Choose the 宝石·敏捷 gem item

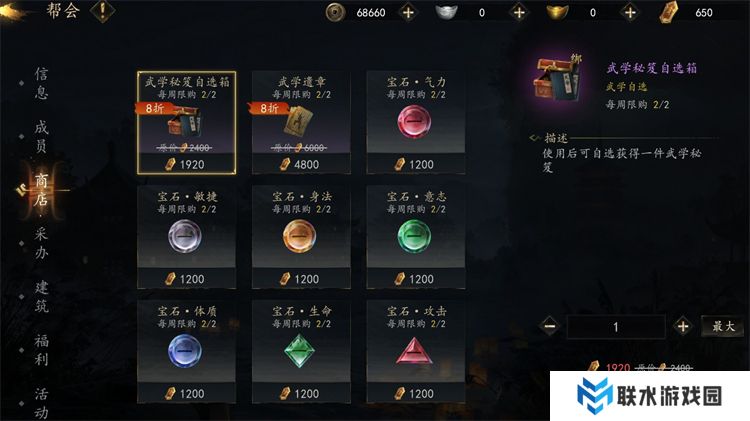pos(186,236)
